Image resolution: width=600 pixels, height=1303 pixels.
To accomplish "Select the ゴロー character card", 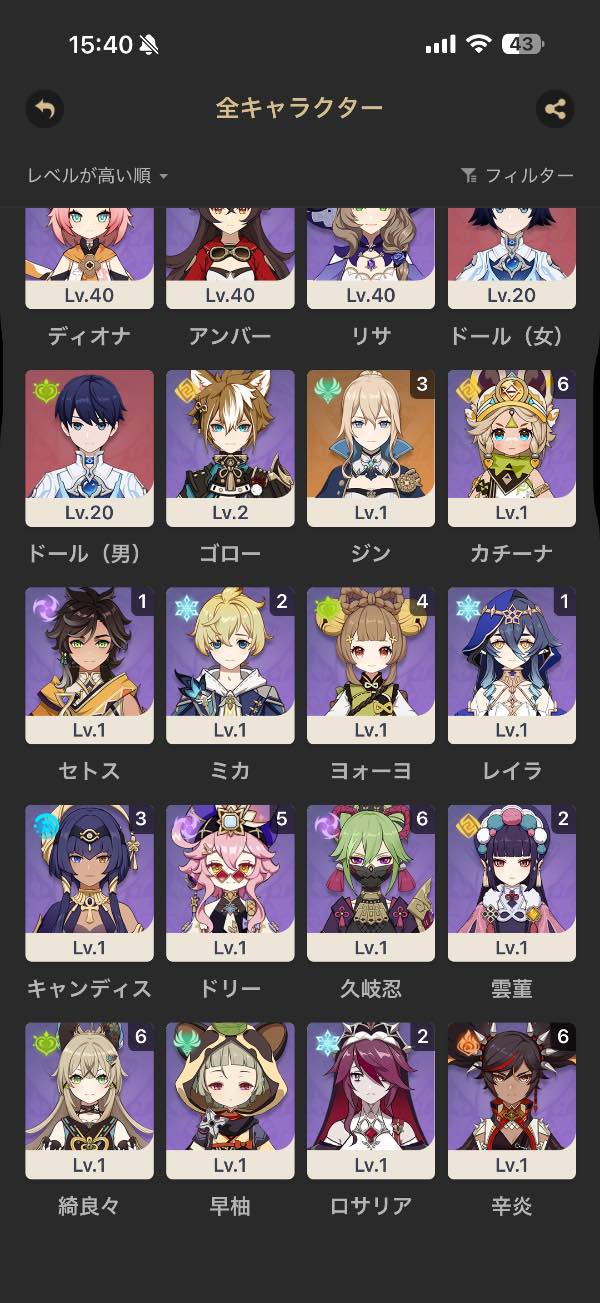I will click(x=230, y=448).
